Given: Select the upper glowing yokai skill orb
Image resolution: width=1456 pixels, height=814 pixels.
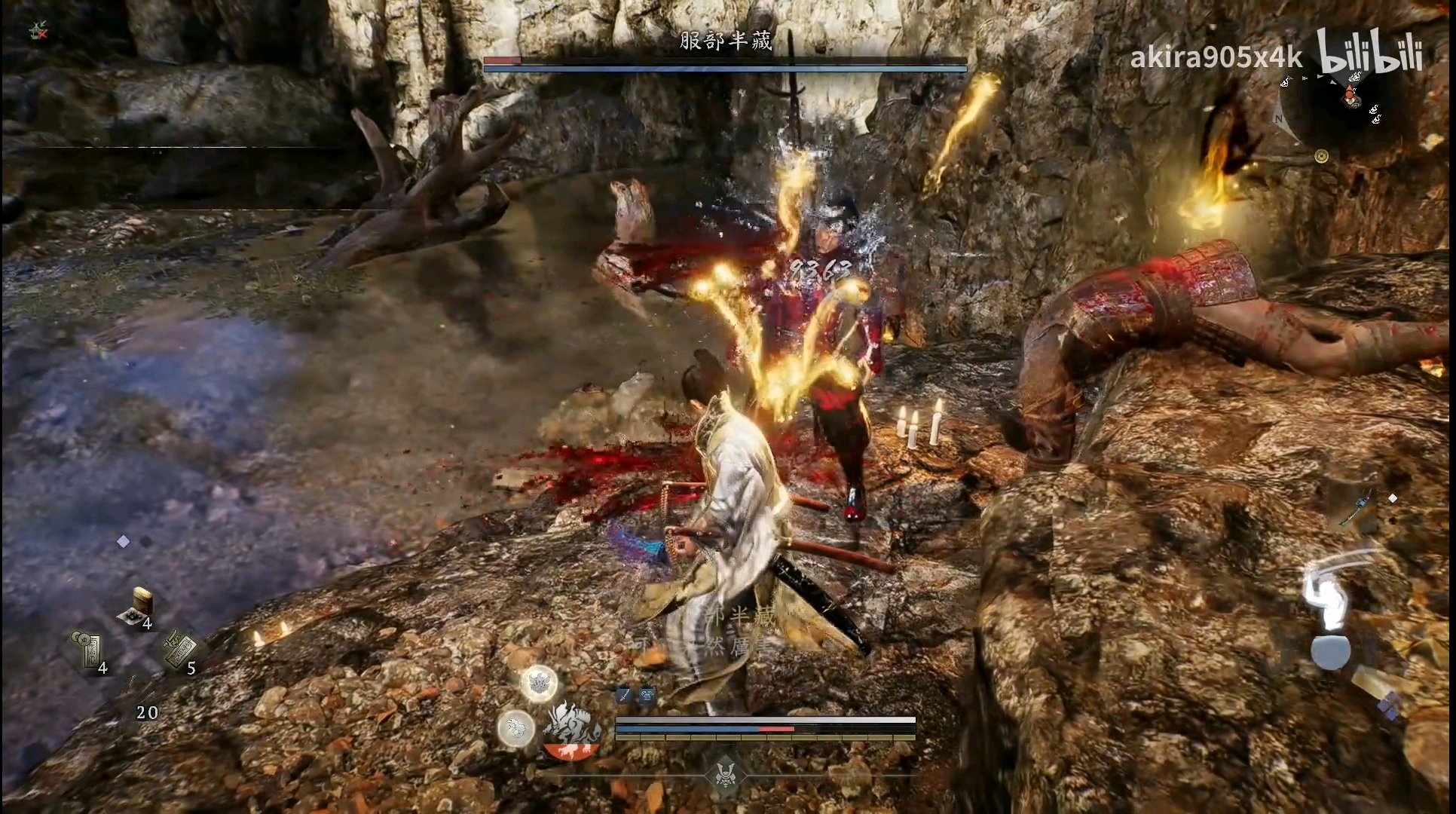Looking at the screenshot, I should tap(540, 684).
